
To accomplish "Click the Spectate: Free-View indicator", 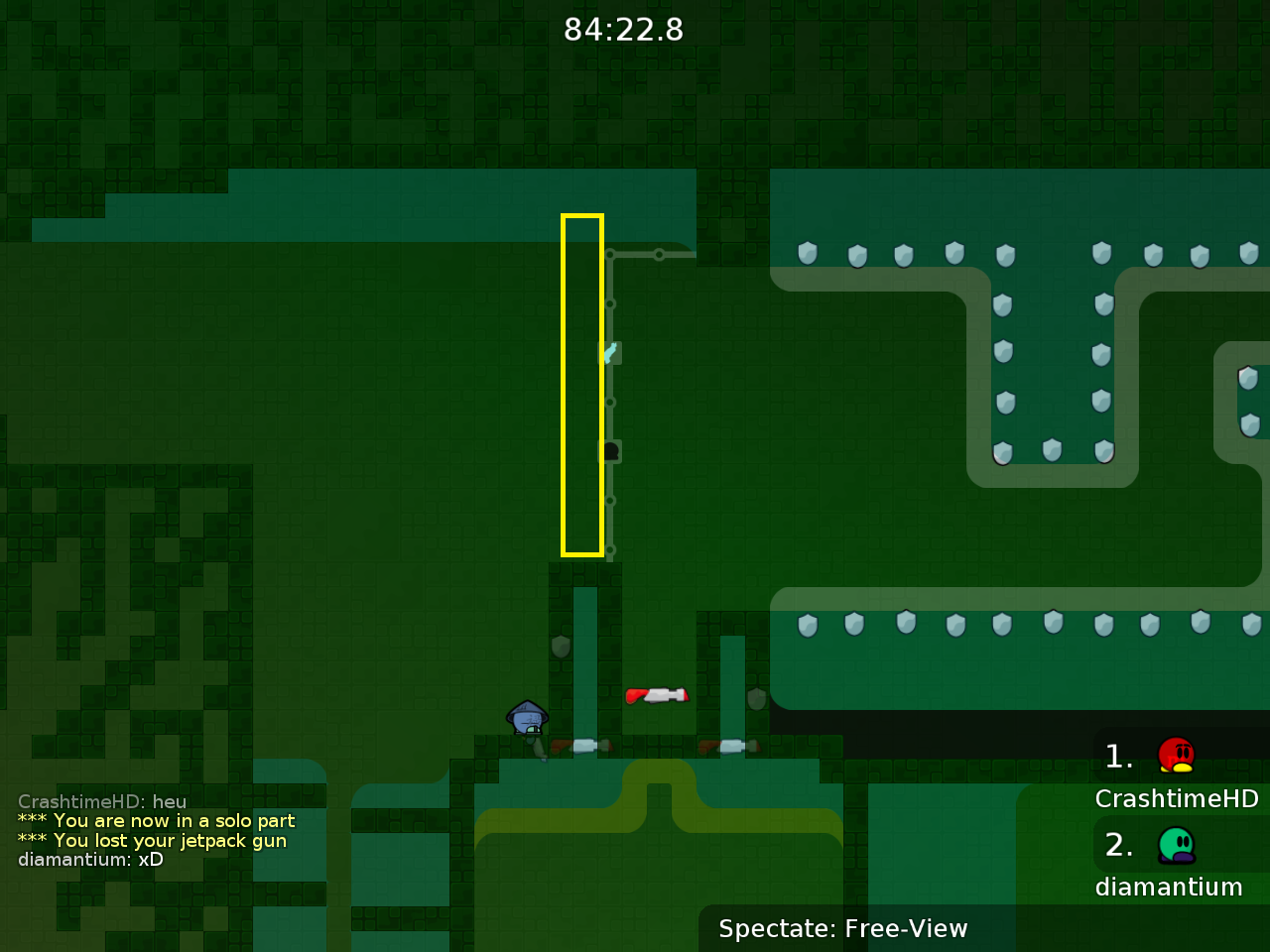I will (x=842, y=929).
